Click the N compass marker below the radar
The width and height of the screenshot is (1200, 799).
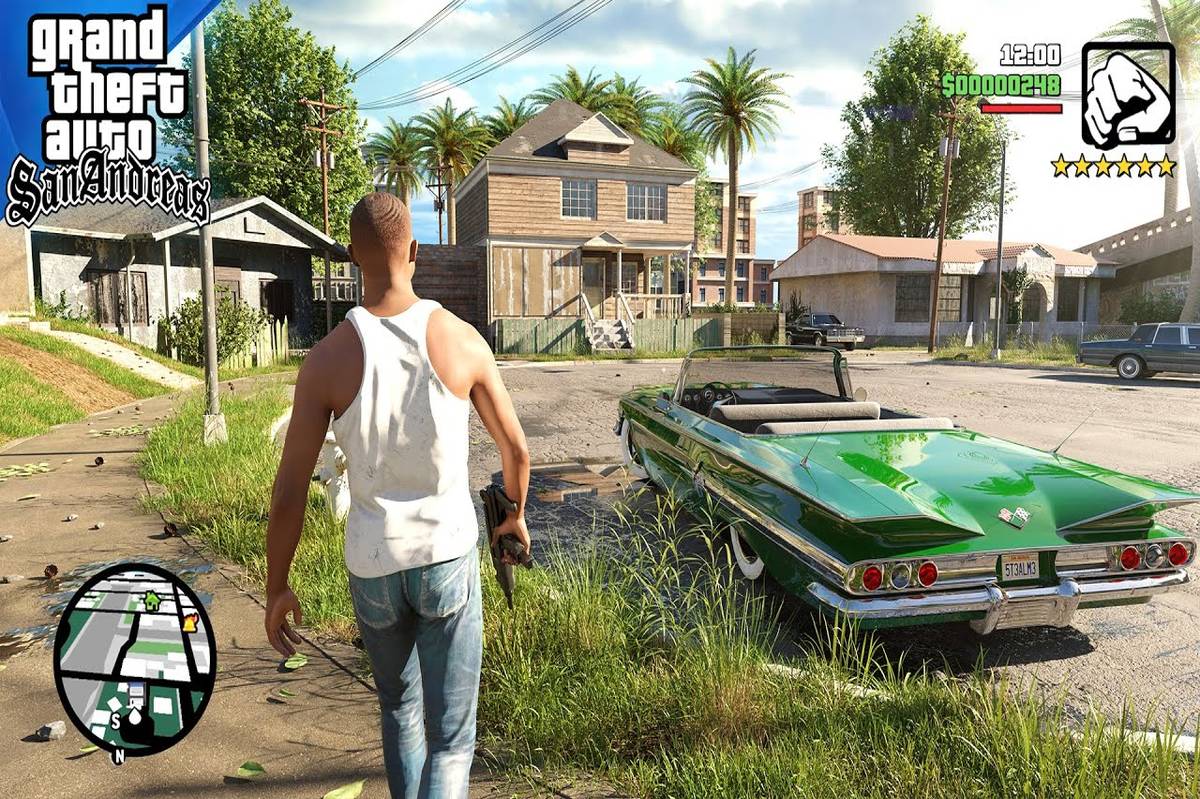118,757
